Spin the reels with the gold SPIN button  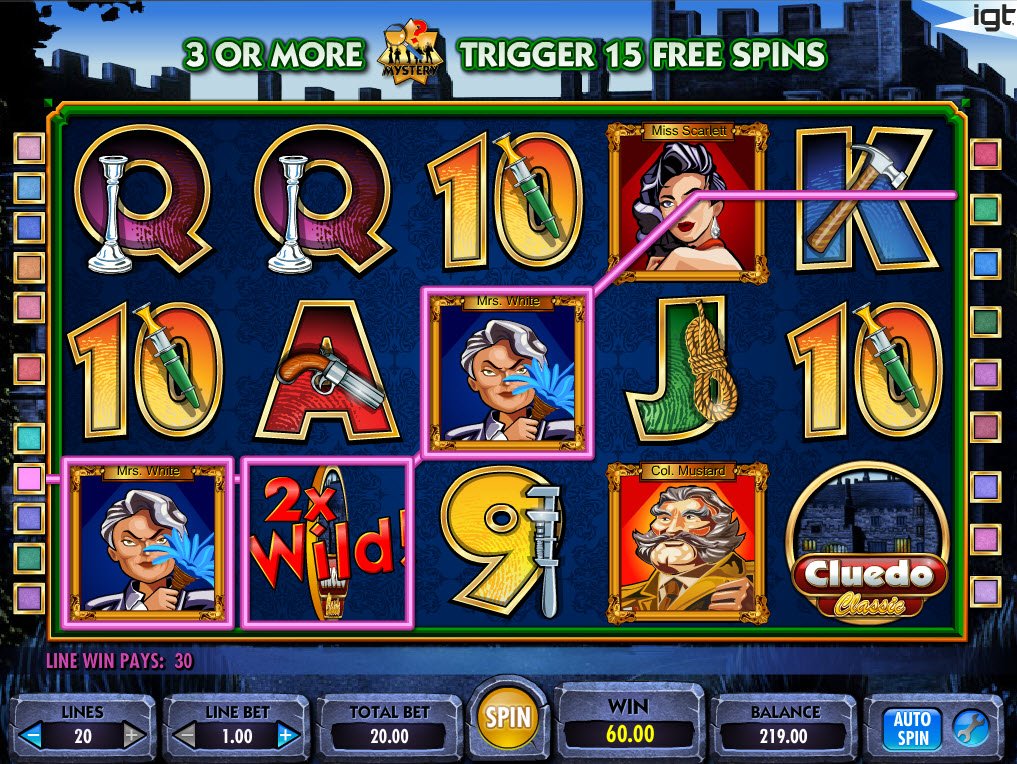pos(507,717)
